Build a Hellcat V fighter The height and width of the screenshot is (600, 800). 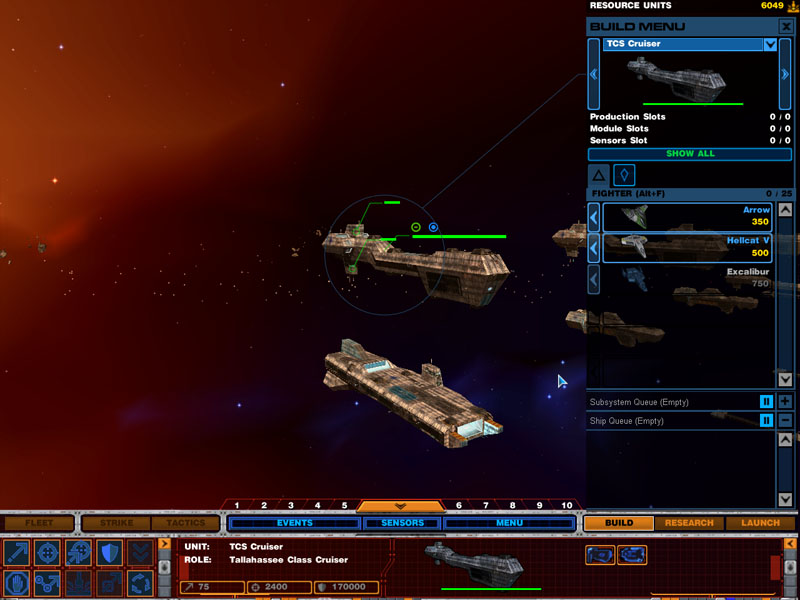[688, 247]
